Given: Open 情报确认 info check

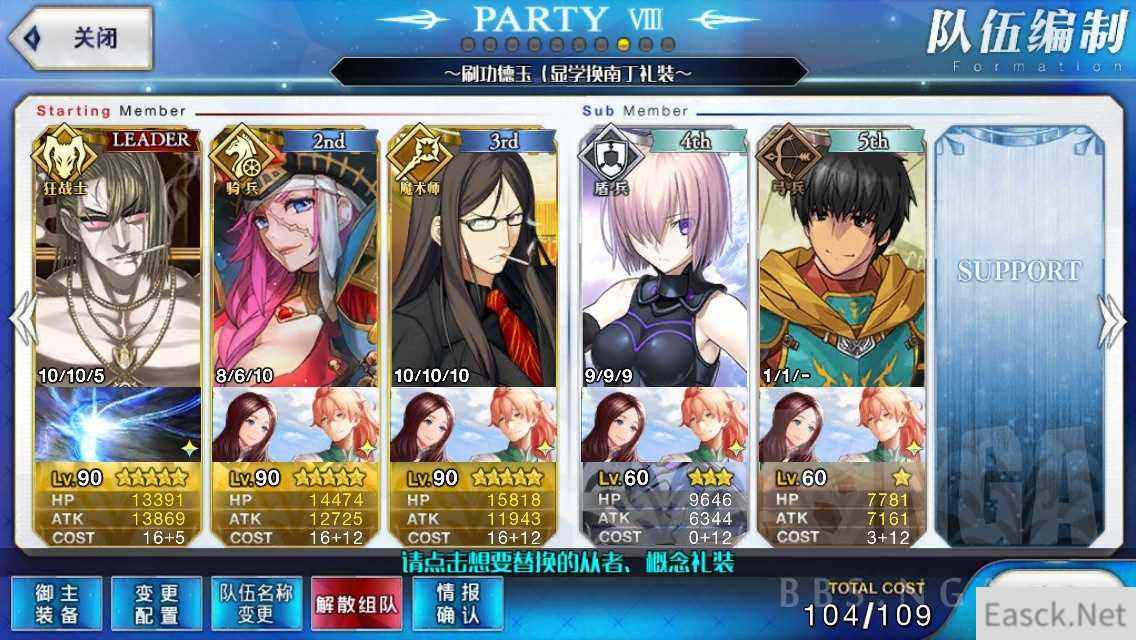Looking at the screenshot, I should click(x=457, y=603).
